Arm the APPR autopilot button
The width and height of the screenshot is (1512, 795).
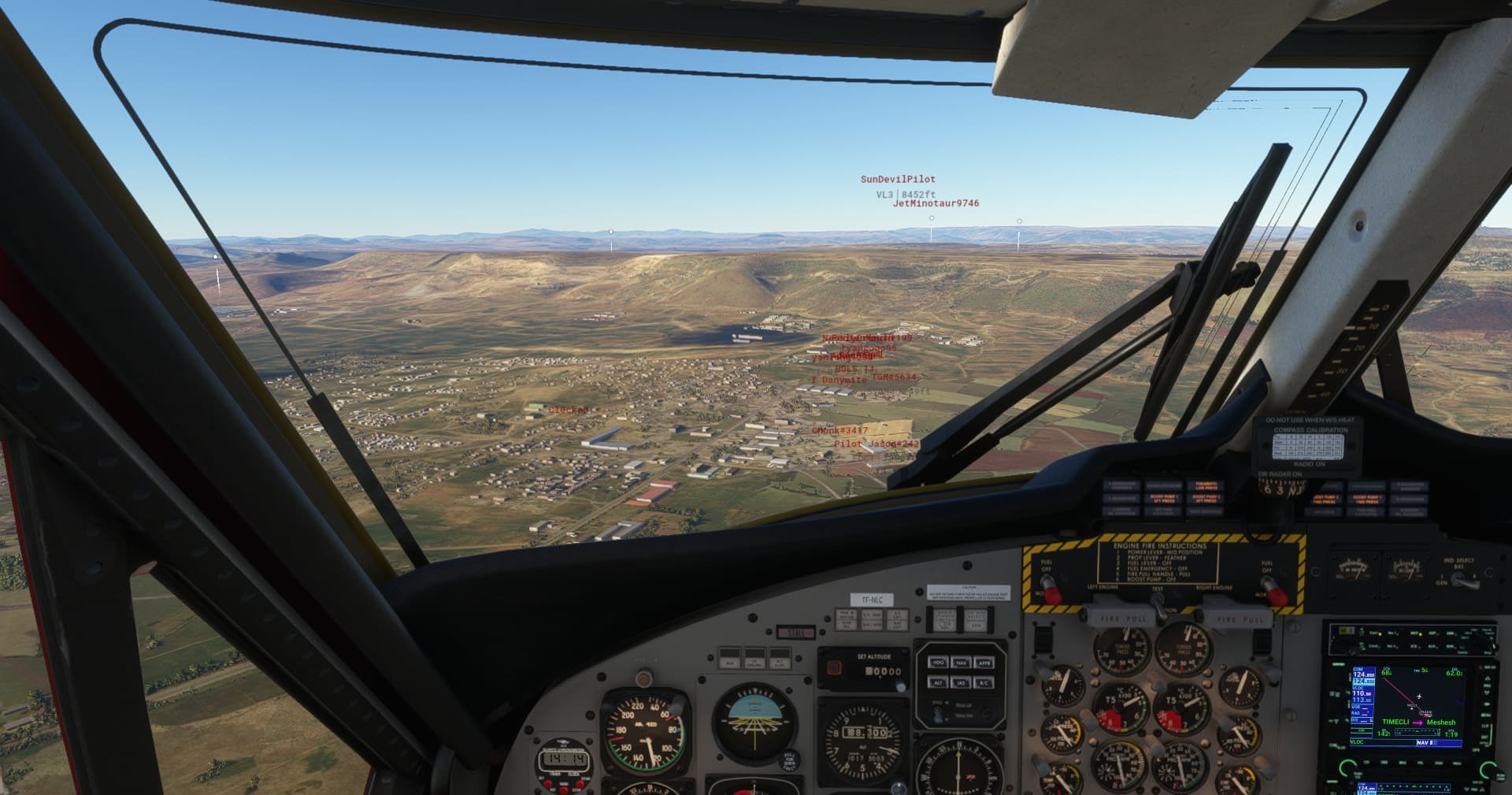pos(984,663)
